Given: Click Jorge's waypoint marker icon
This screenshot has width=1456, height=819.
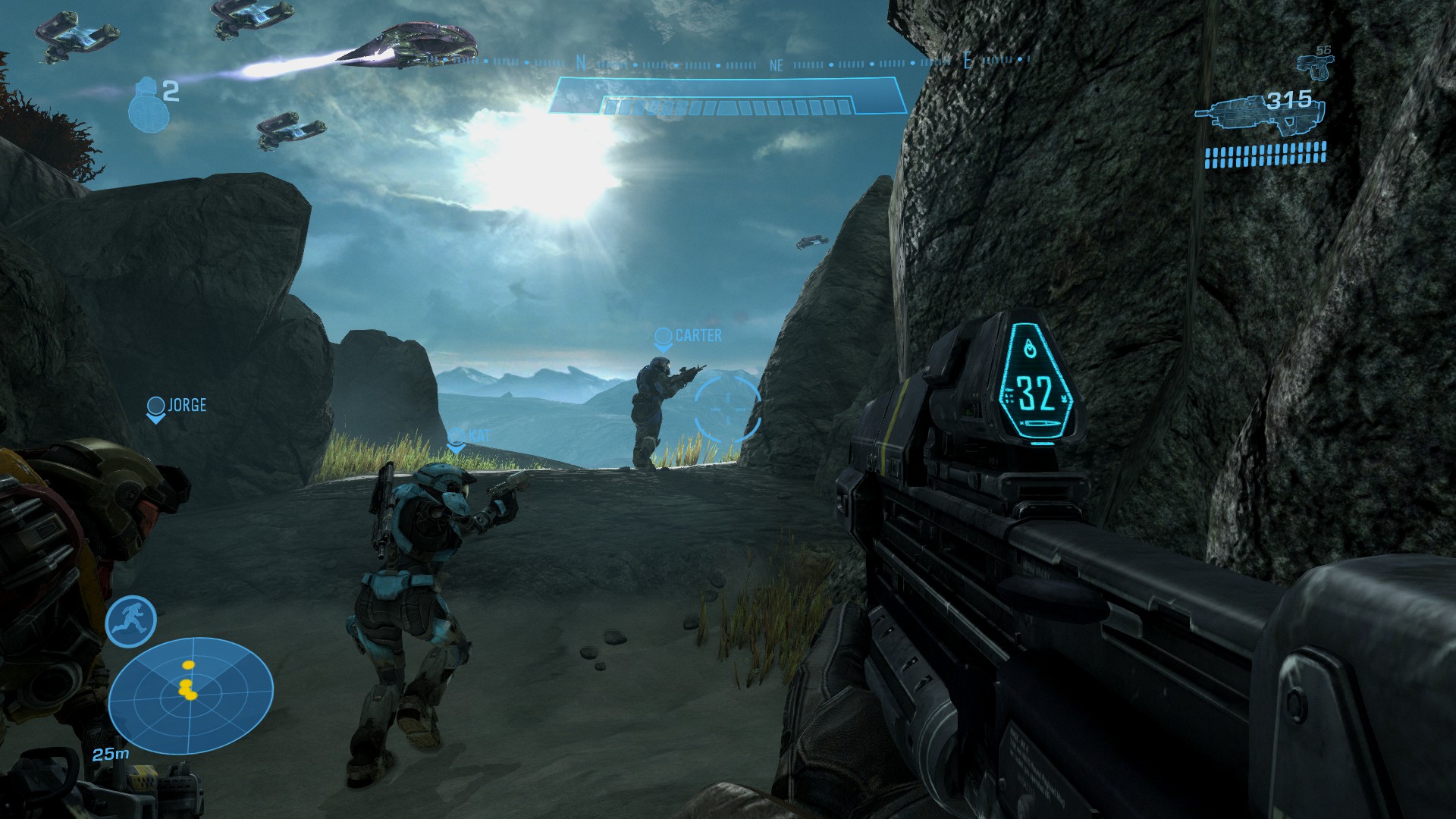Looking at the screenshot, I should 155,404.
